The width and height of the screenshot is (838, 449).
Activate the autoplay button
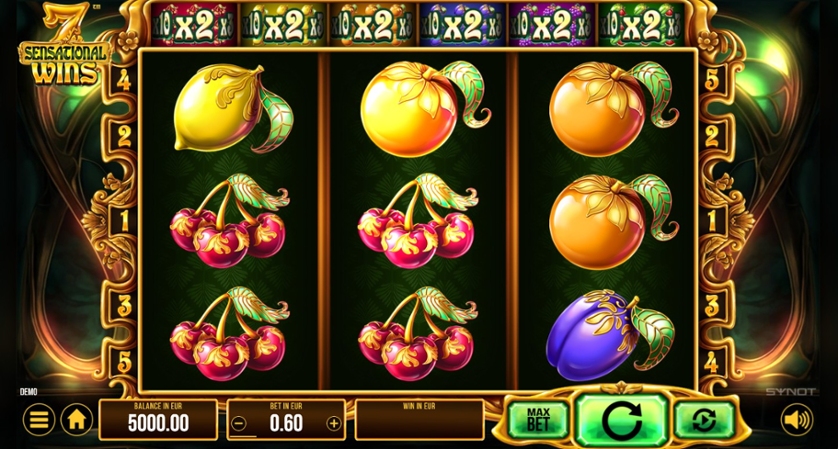pyautogui.click(x=704, y=420)
